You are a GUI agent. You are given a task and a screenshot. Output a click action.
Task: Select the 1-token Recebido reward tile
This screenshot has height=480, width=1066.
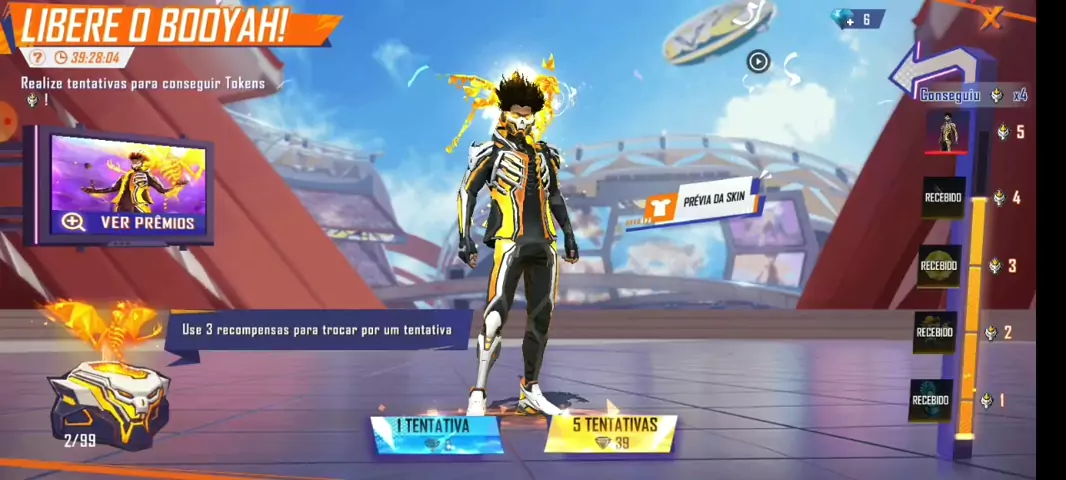coord(931,400)
